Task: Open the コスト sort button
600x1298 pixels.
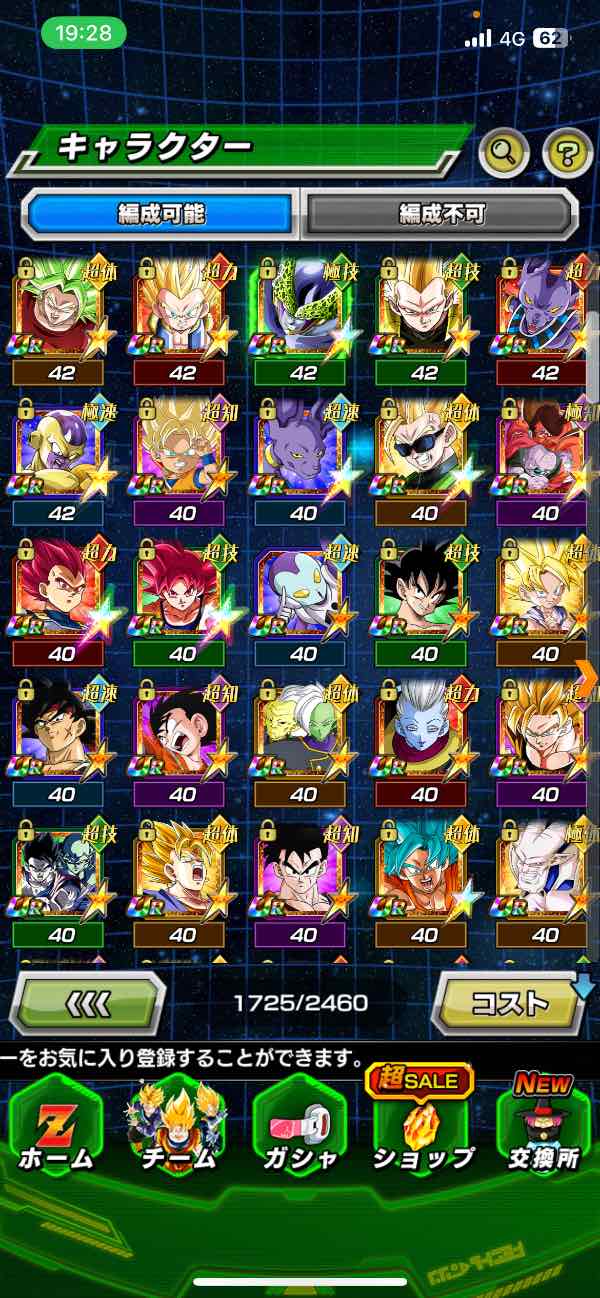Action: pyautogui.click(x=508, y=1002)
